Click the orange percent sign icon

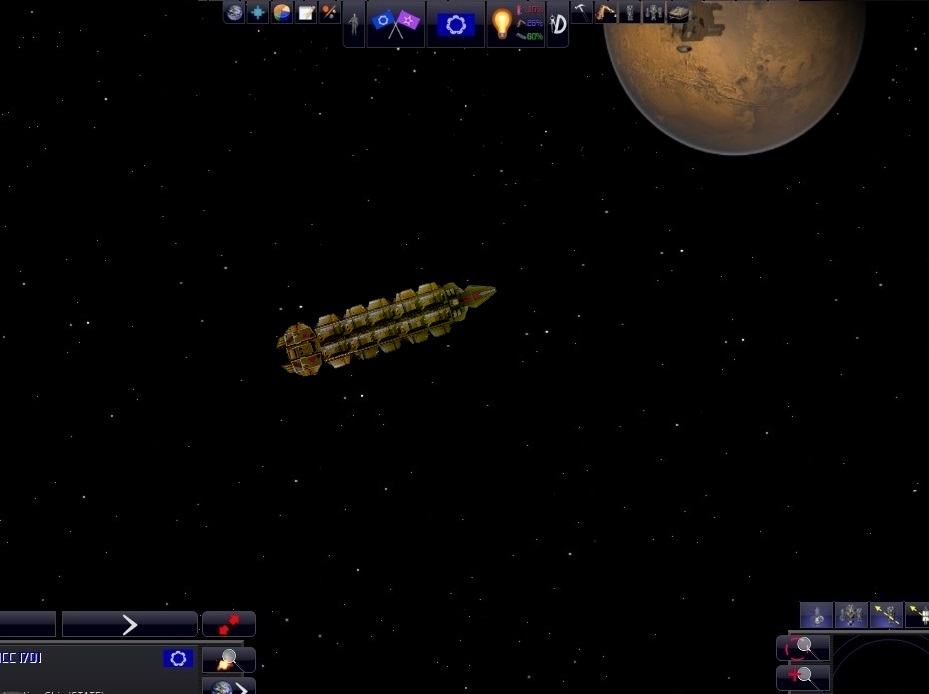[329, 13]
